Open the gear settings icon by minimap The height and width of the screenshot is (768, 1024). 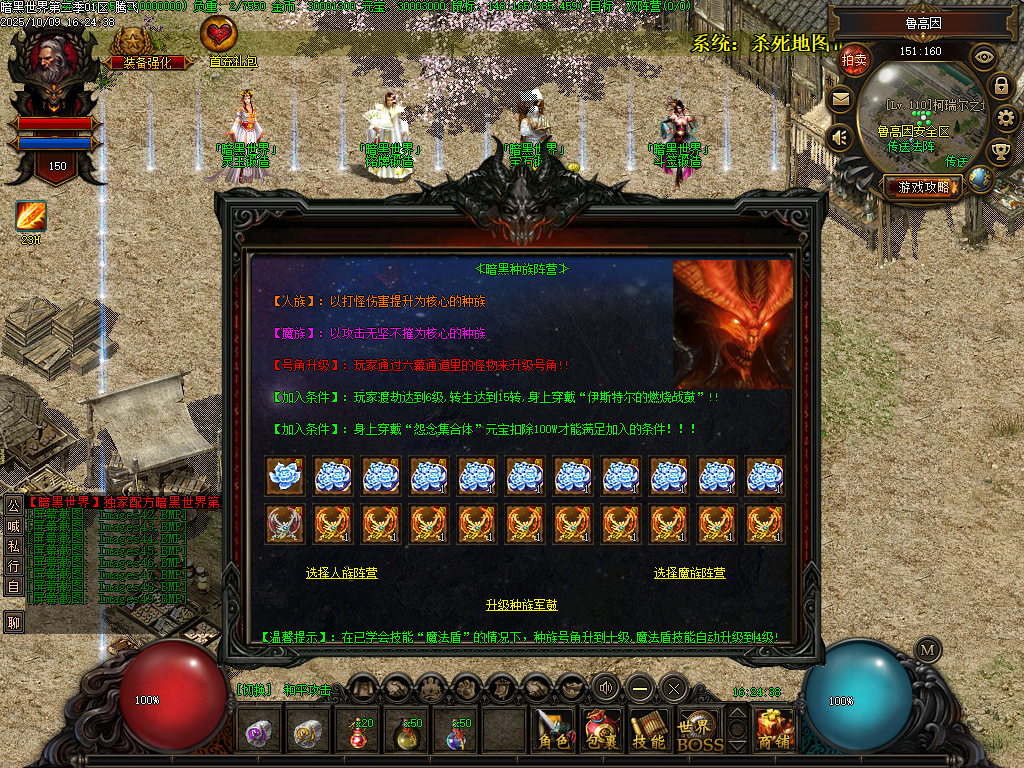(1006, 118)
